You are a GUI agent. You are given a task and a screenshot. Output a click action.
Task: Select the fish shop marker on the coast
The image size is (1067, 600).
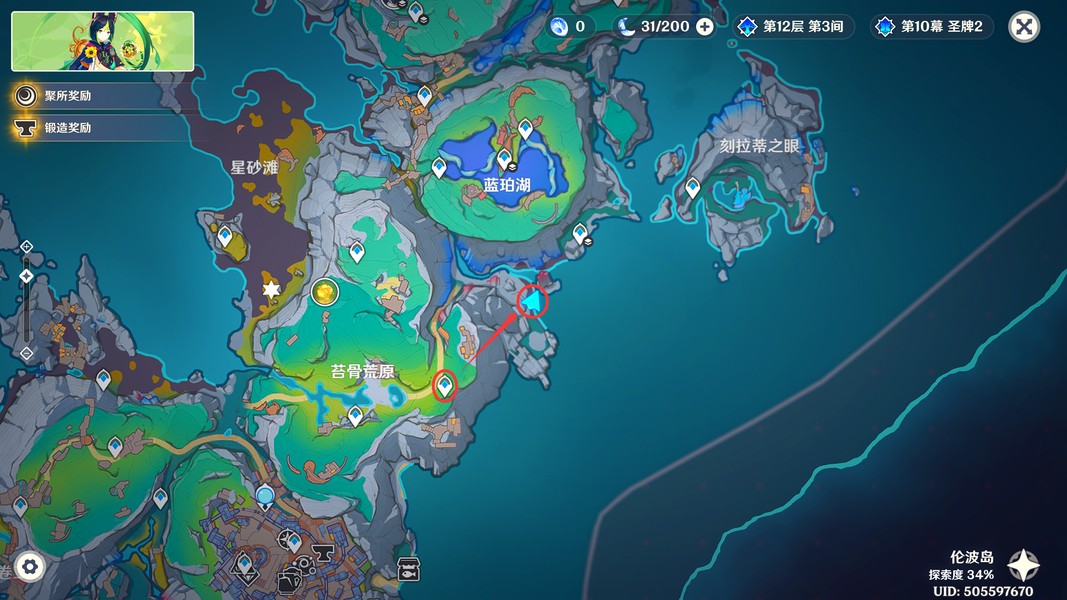pos(408,569)
